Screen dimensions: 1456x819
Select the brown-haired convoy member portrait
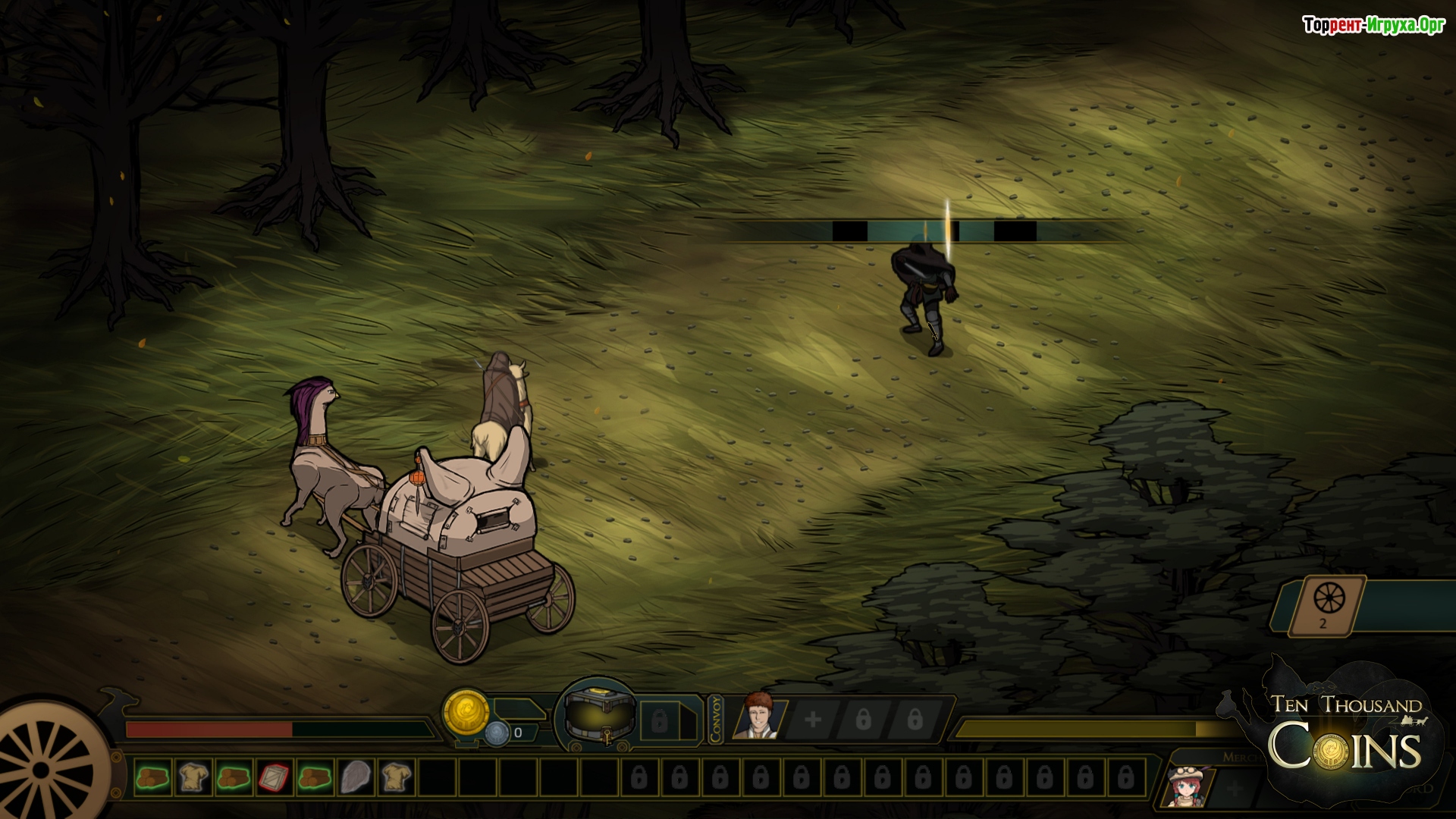tap(757, 716)
